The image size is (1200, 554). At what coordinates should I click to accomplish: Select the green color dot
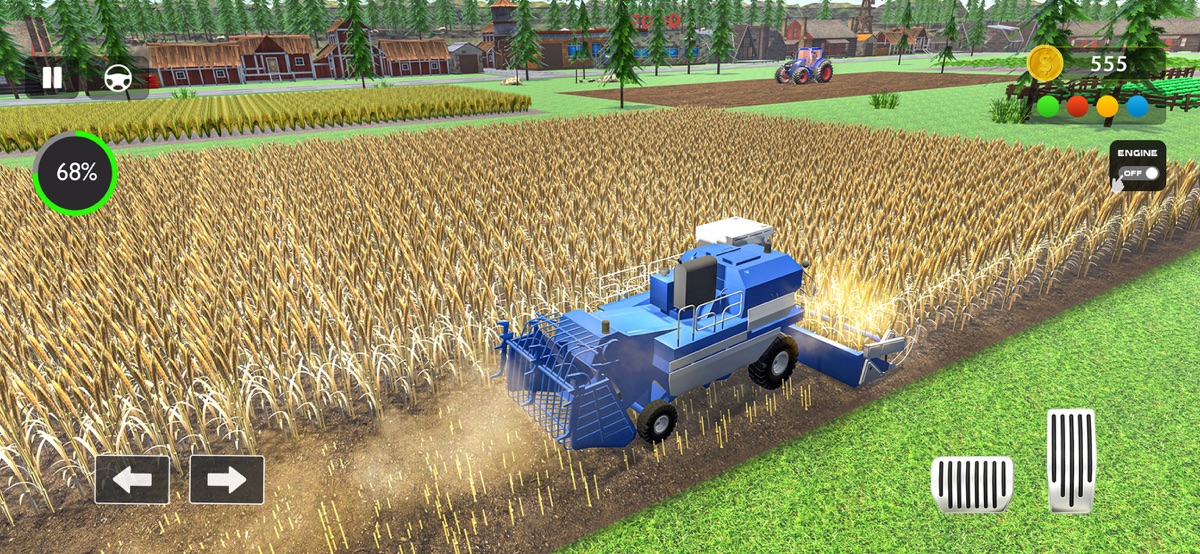point(1048,106)
